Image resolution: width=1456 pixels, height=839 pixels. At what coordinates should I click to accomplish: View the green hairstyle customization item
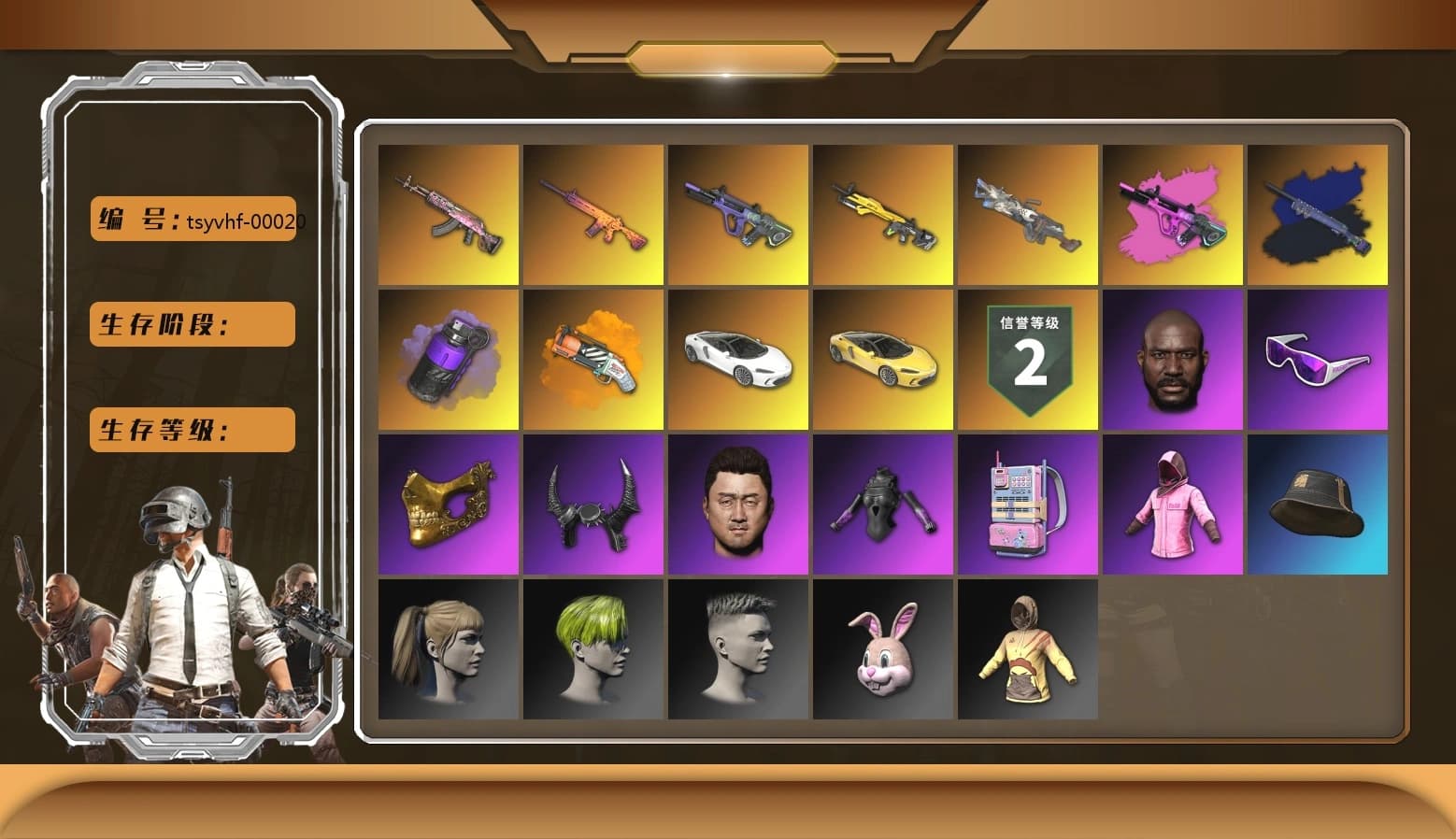(x=592, y=648)
